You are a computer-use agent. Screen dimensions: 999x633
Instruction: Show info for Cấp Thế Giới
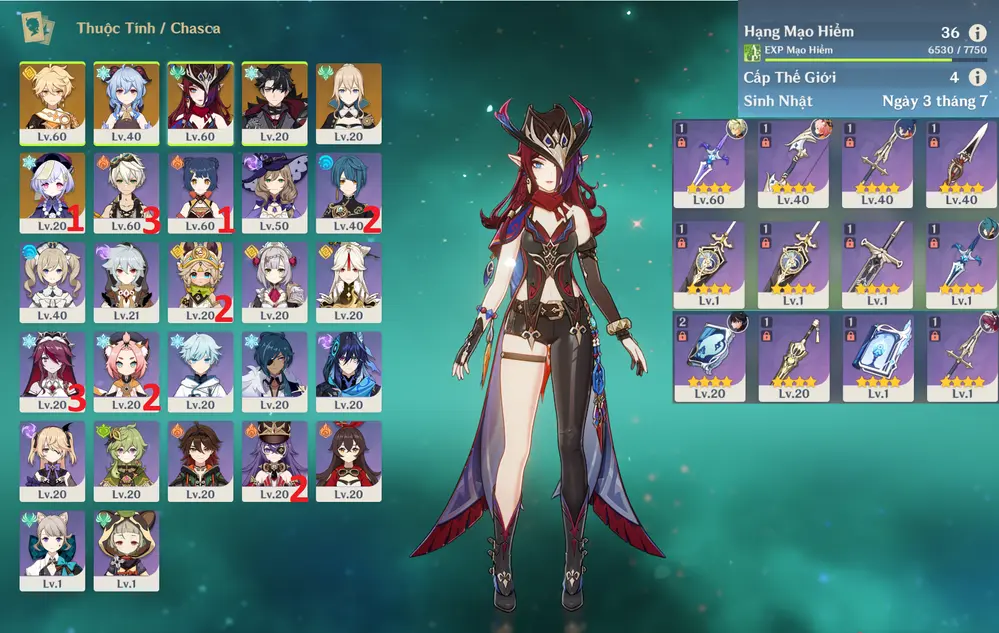tap(977, 77)
